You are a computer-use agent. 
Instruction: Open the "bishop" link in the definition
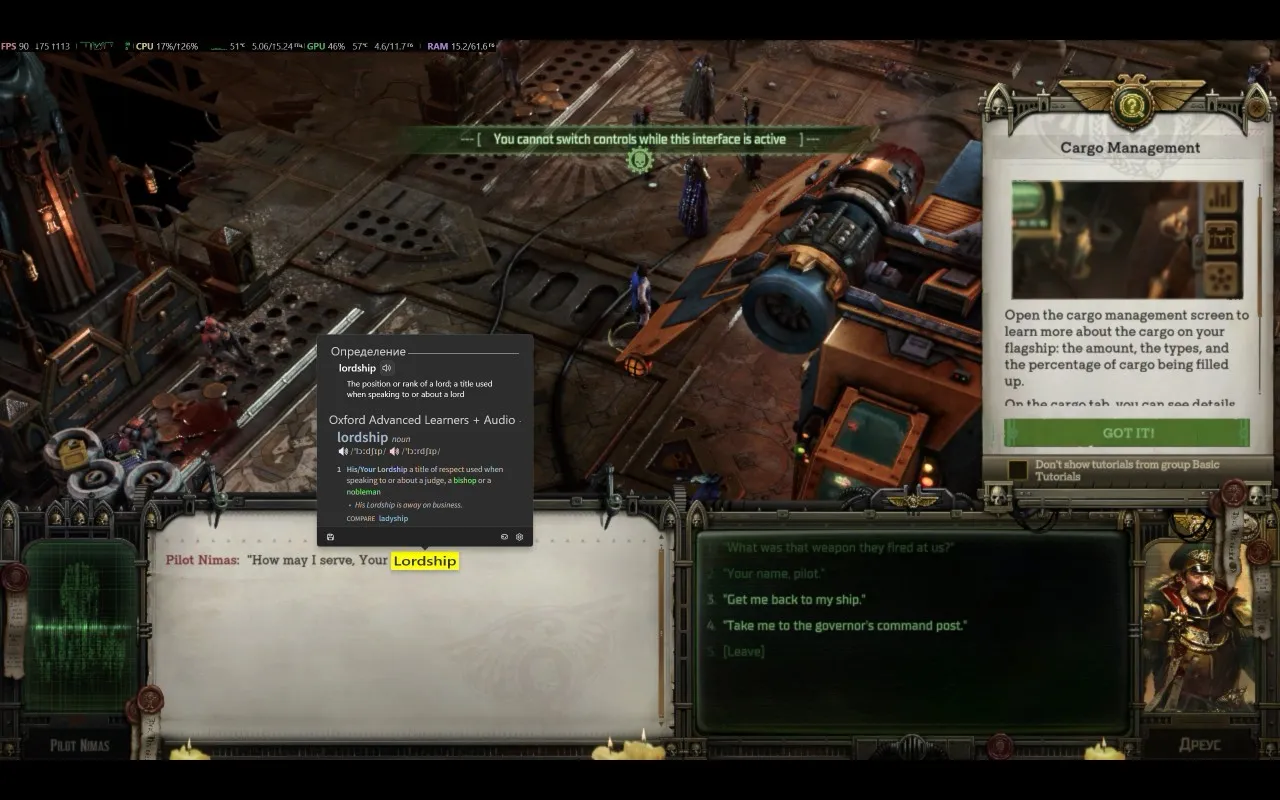[464, 480]
